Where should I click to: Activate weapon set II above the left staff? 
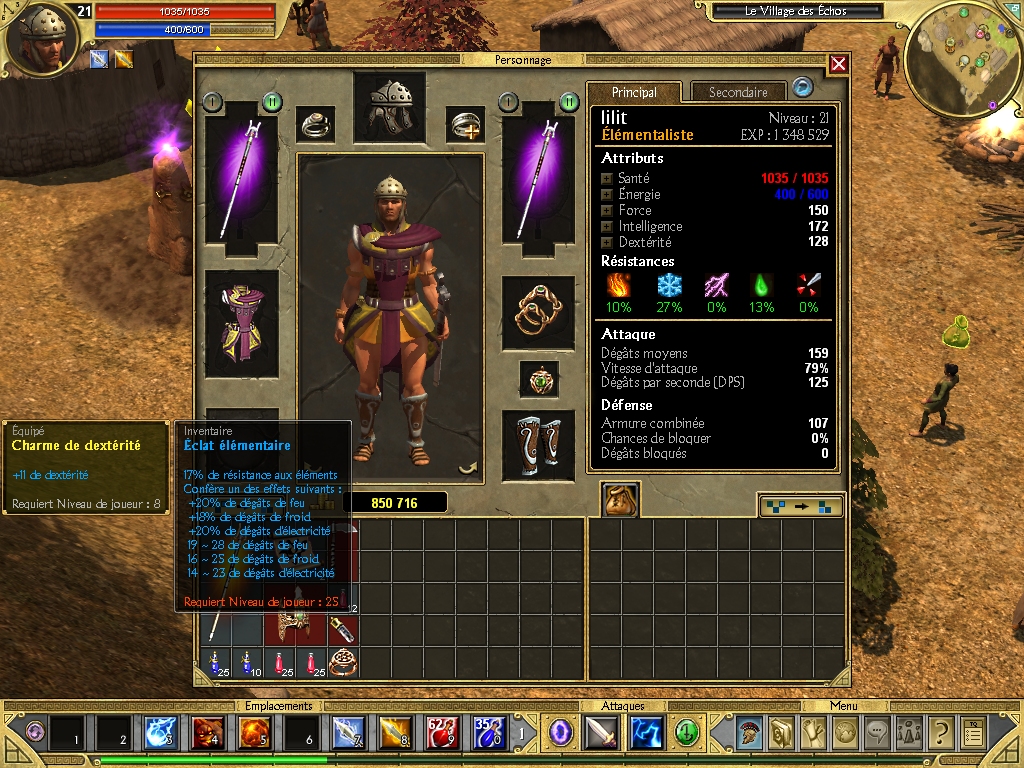pos(271,102)
